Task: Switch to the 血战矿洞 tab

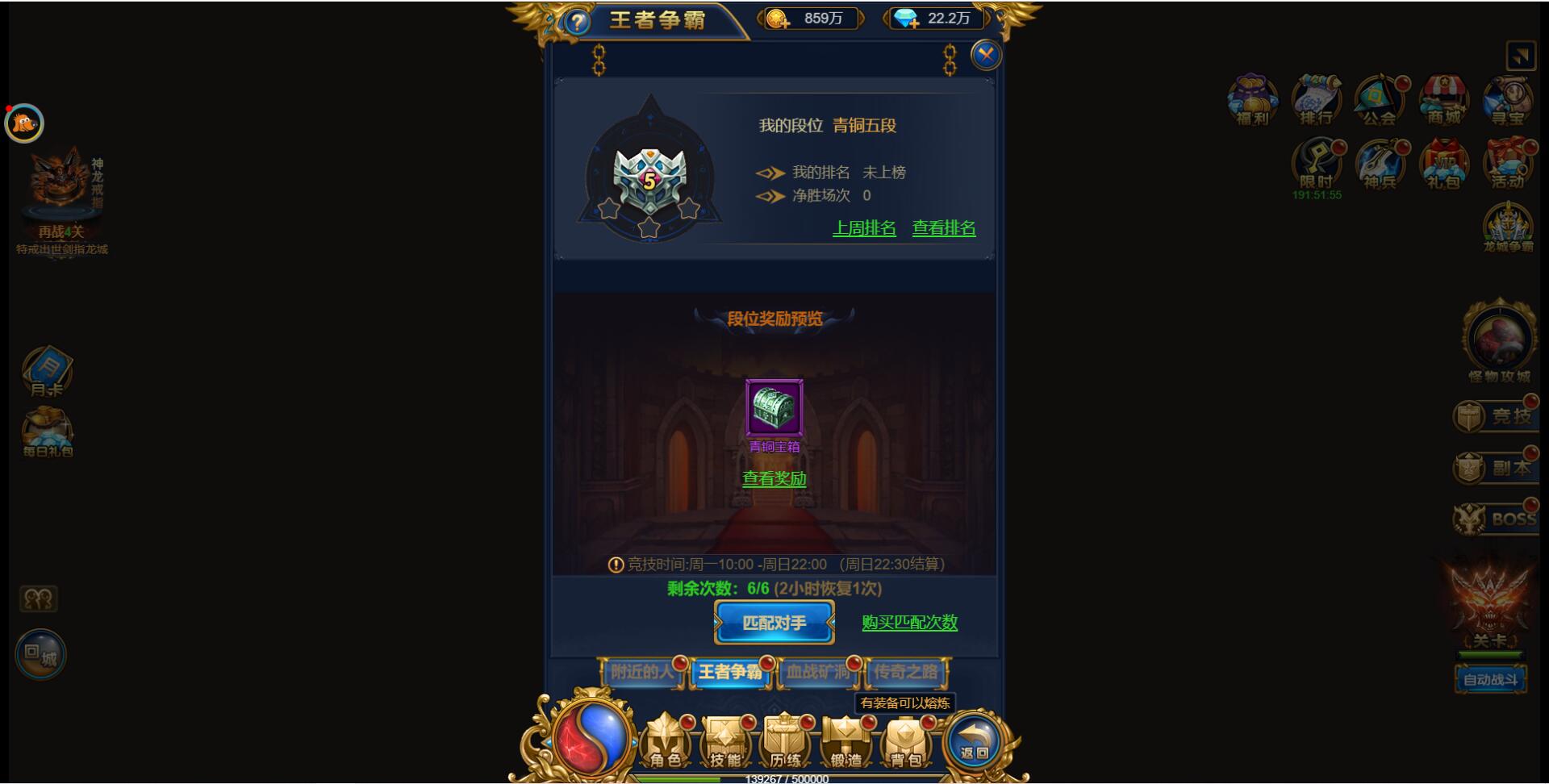Action: [820, 672]
